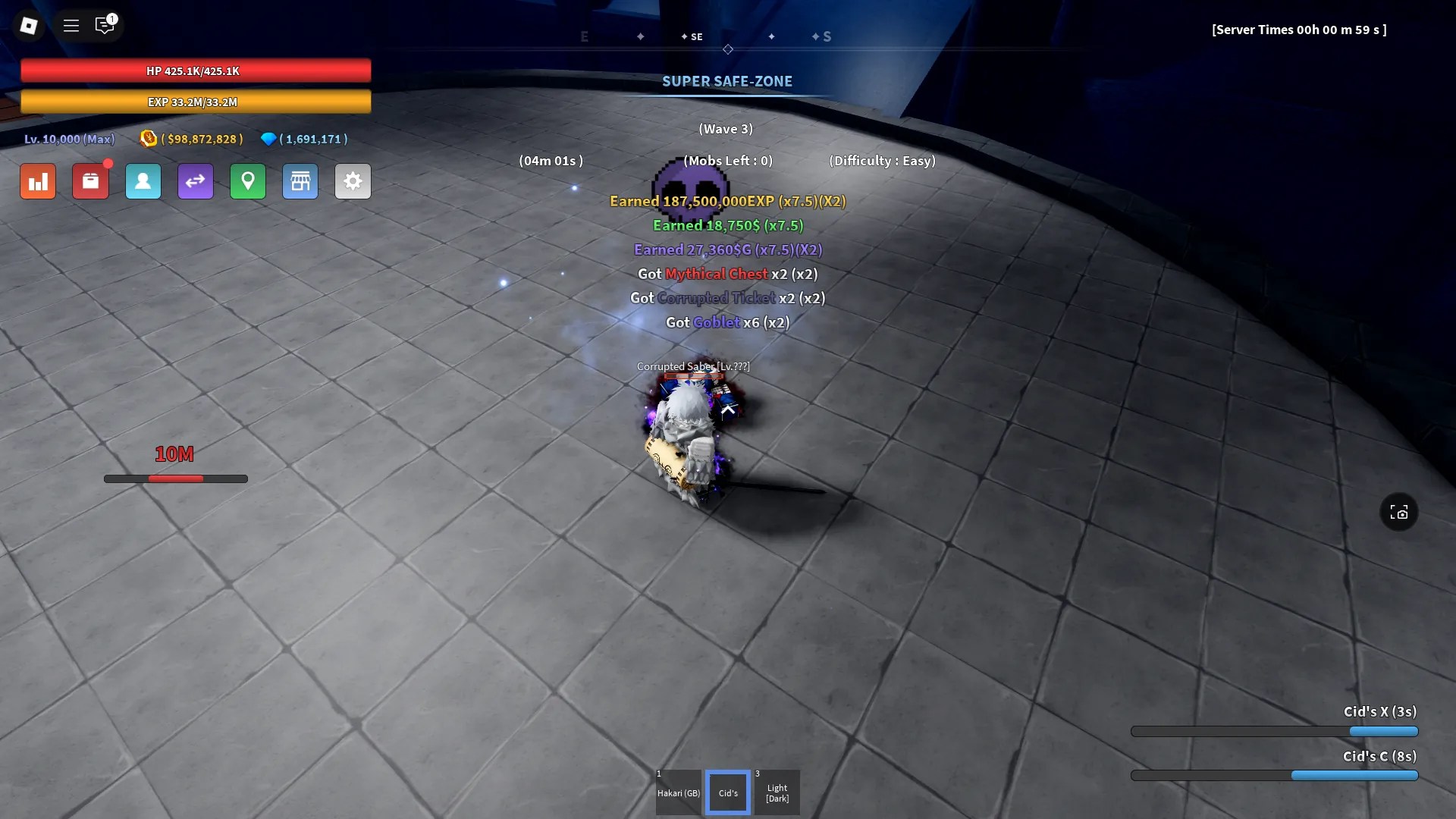Switch to the Light [Dark] hotbar slot

pyautogui.click(x=777, y=792)
